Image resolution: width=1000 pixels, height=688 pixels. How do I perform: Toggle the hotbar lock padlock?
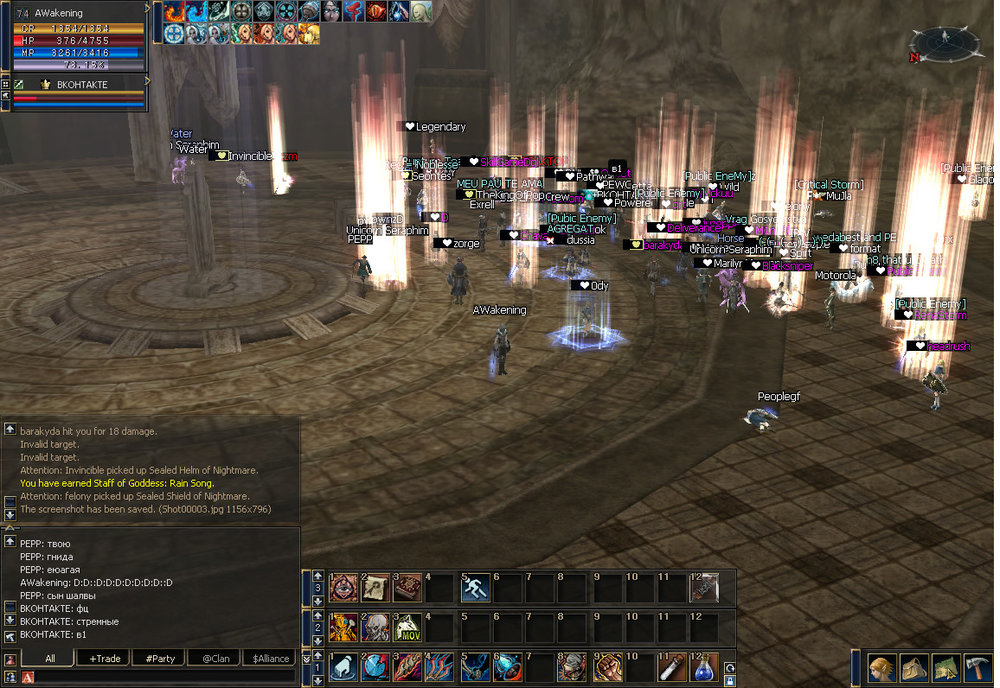click(727, 680)
